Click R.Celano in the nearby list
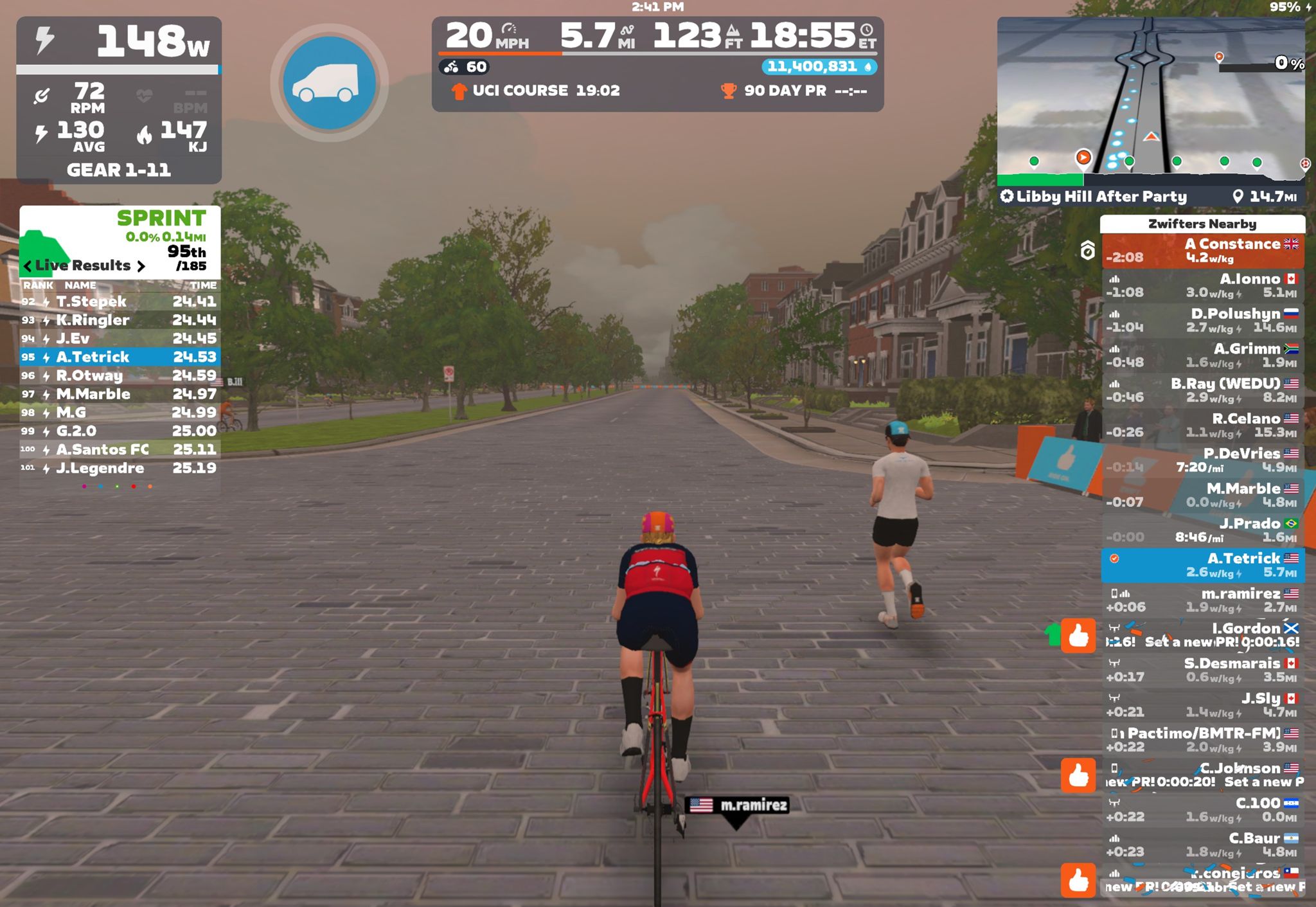Image resolution: width=1316 pixels, height=907 pixels. point(1202,425)
